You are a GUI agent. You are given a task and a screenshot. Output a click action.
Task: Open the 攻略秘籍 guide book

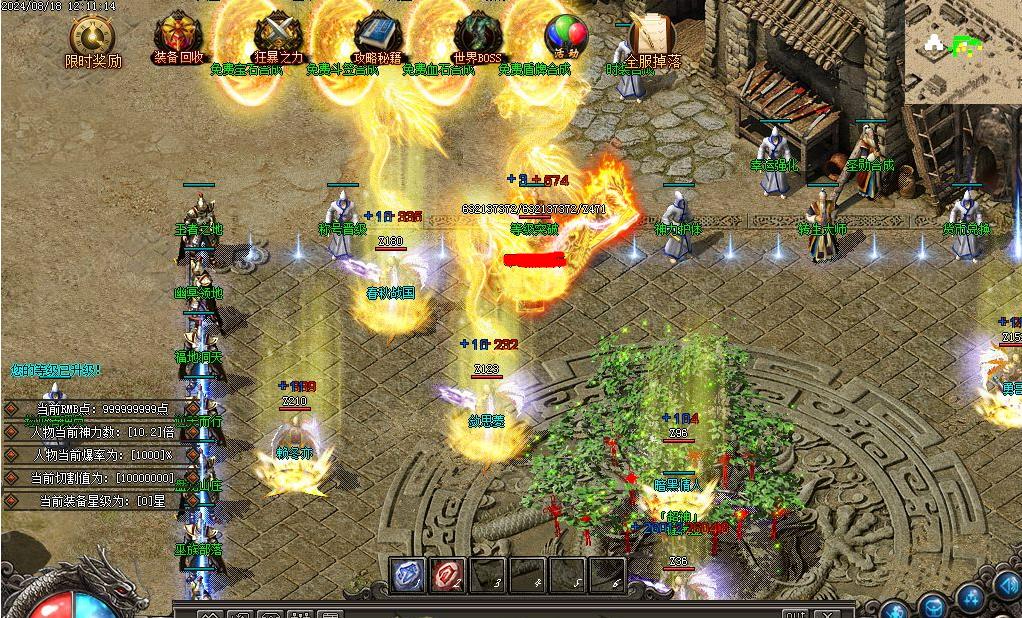point(377,33)
